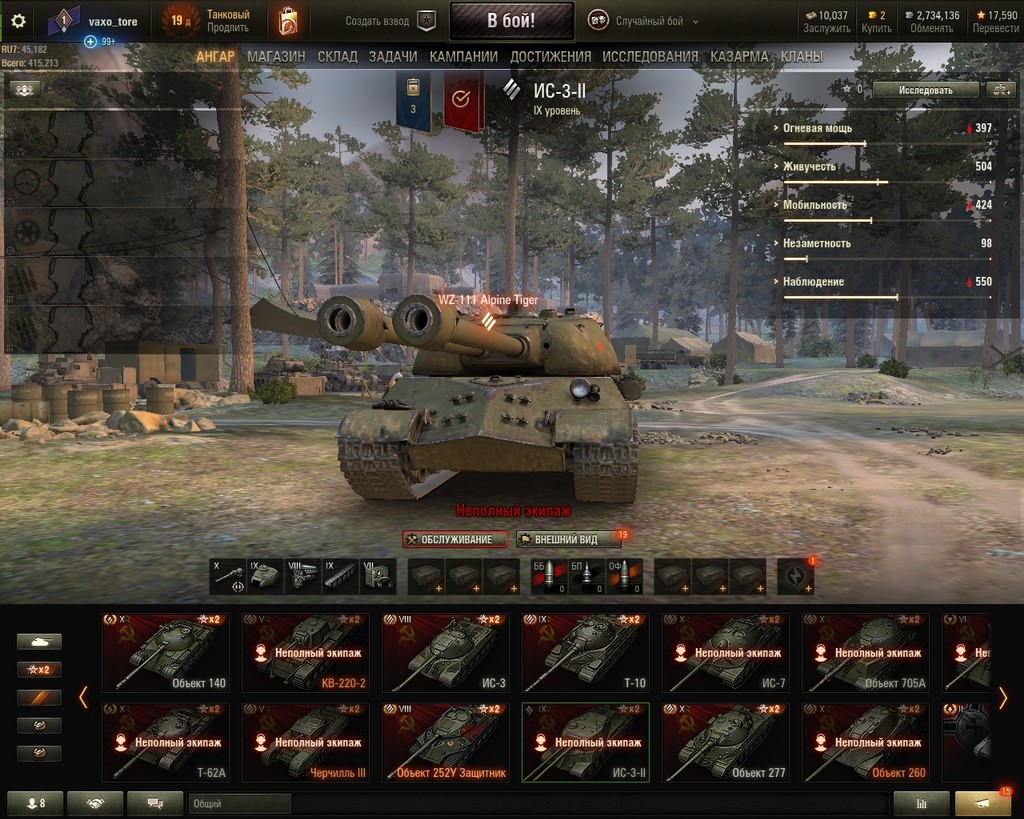The image size is (1024, 819).
Task: Click the Исследовать button
Action: (x=925, y=90)
